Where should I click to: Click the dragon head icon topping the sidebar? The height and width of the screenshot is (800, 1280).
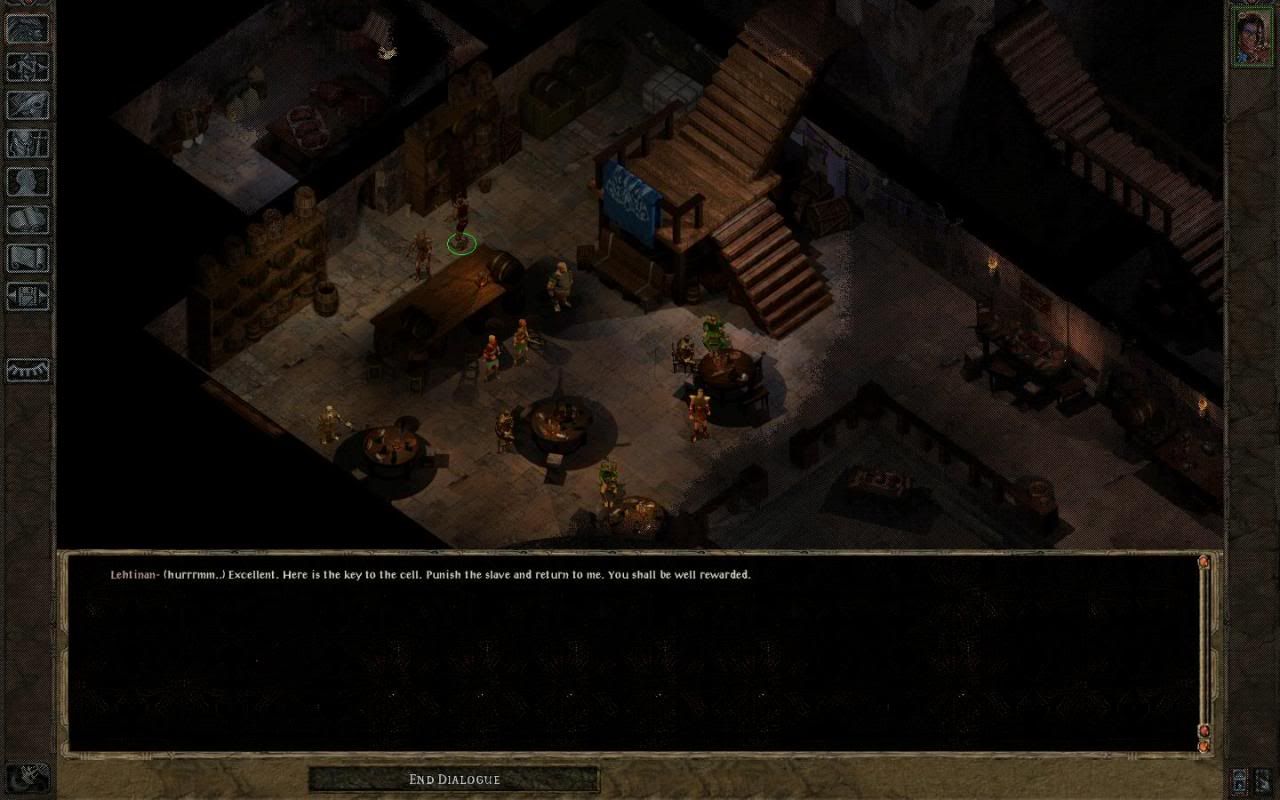point(27,28)
